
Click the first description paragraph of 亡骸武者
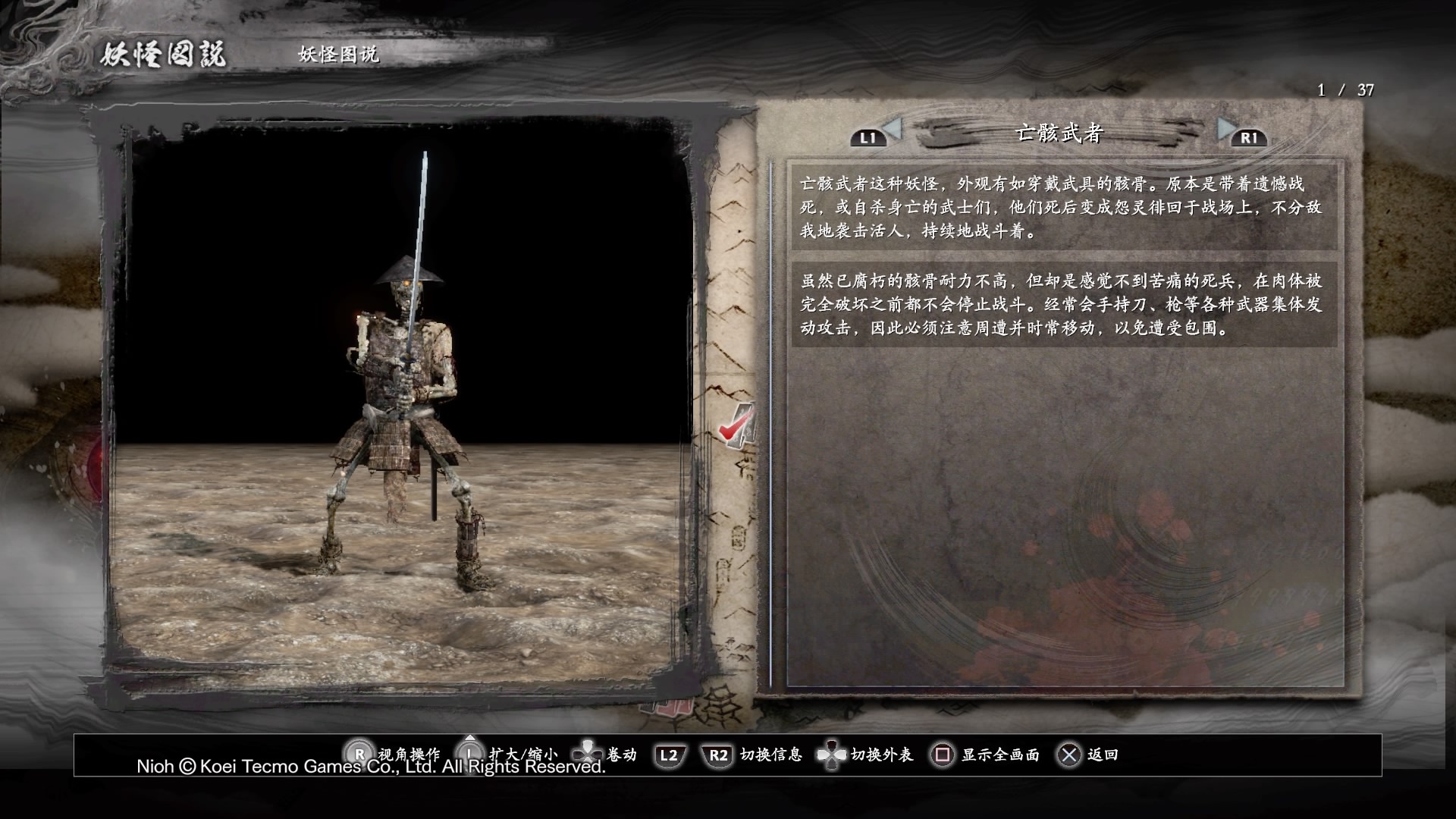(1062, 207)
